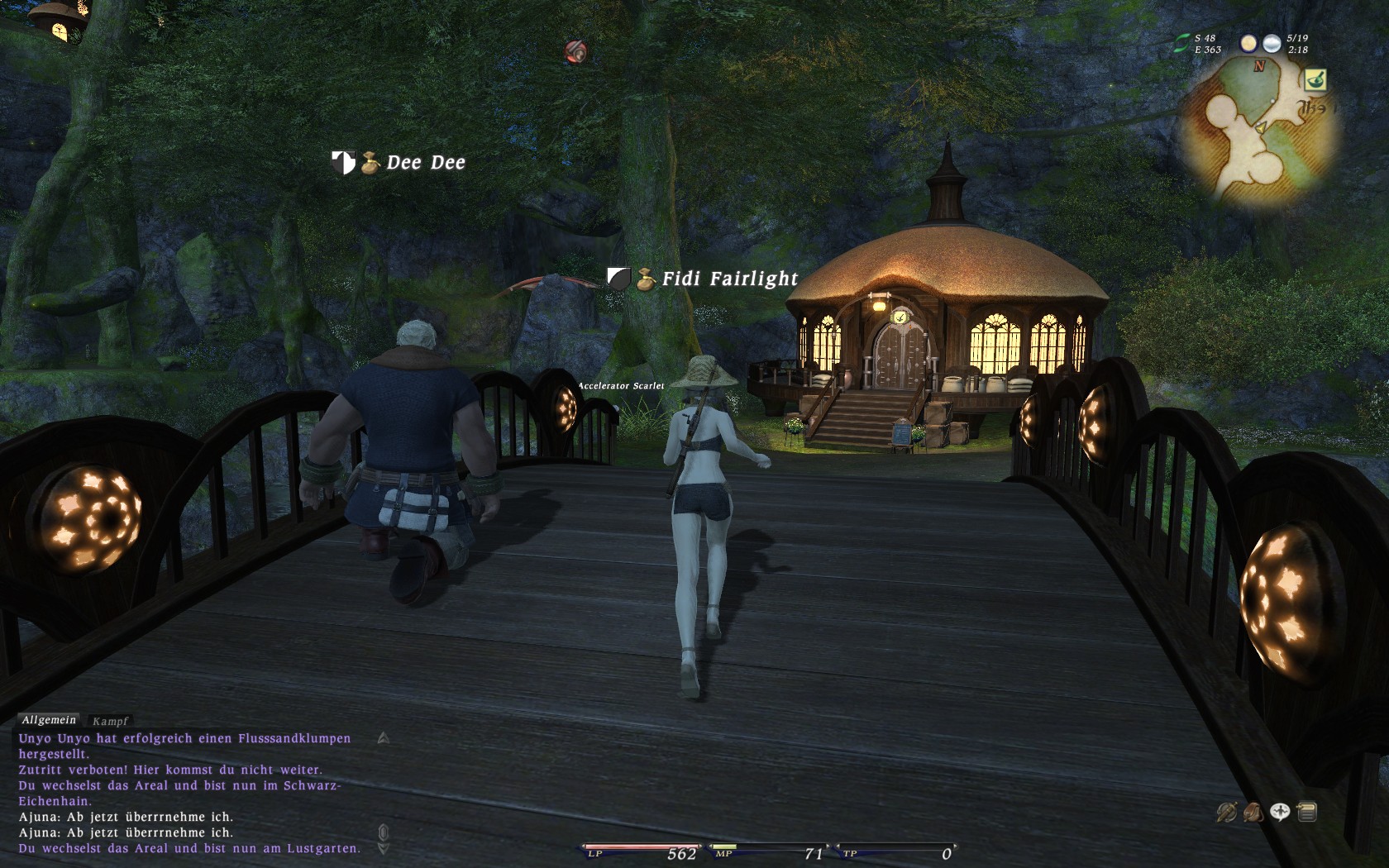Select the Dee Dee nameplate

[425, 163]
